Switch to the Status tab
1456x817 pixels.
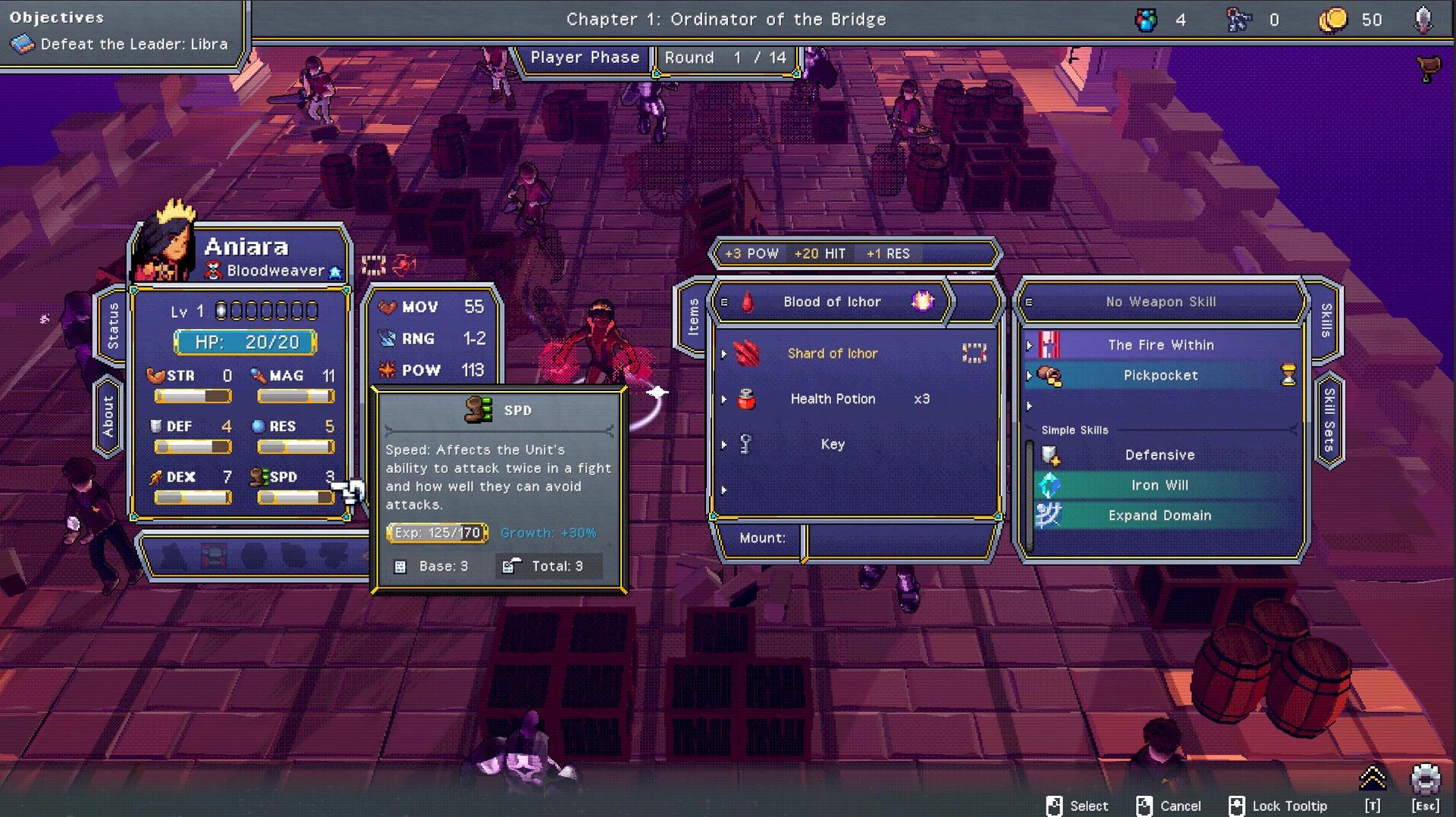pos(112,325)
